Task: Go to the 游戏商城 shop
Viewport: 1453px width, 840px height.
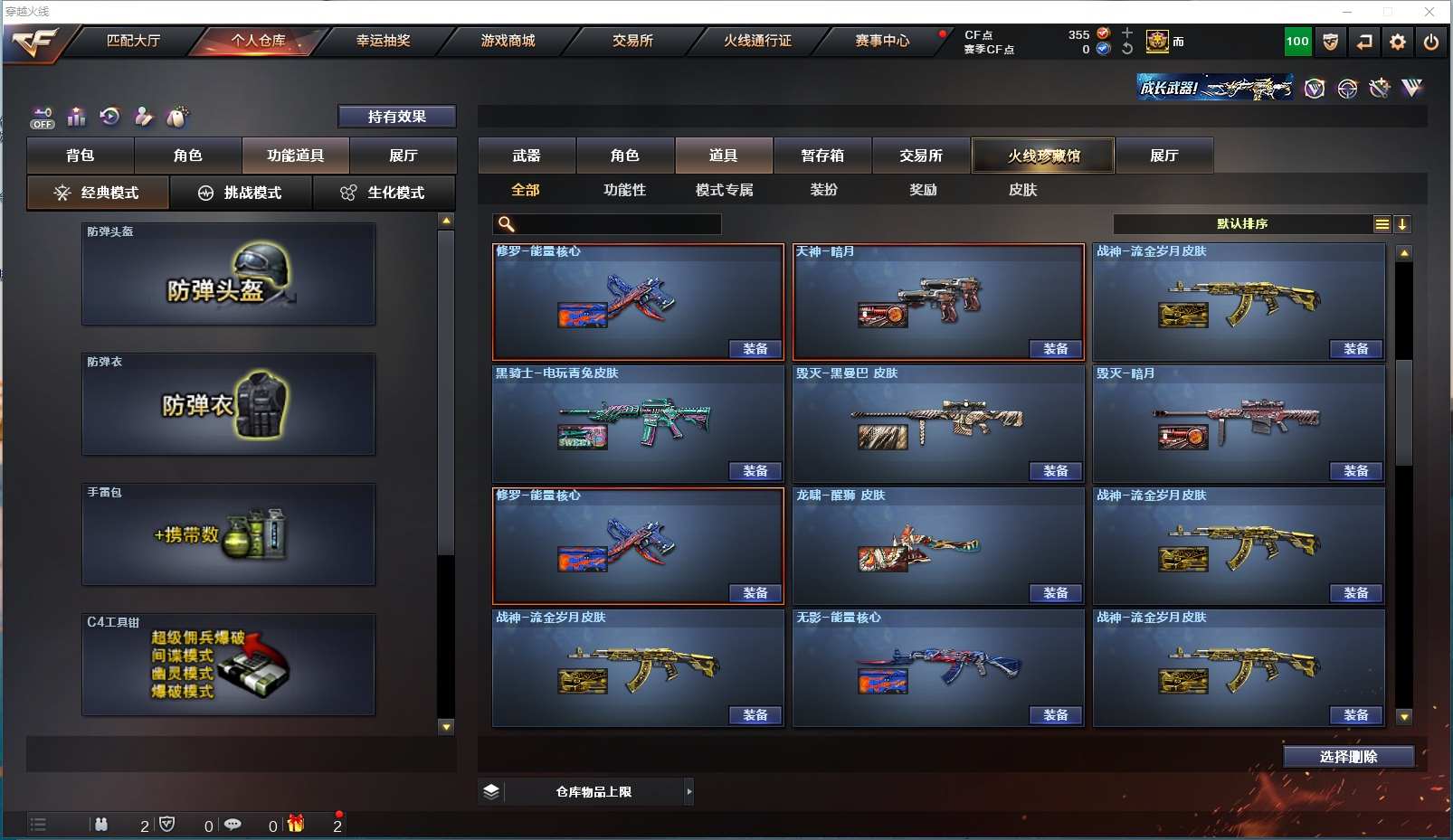Action: point(508,41)
